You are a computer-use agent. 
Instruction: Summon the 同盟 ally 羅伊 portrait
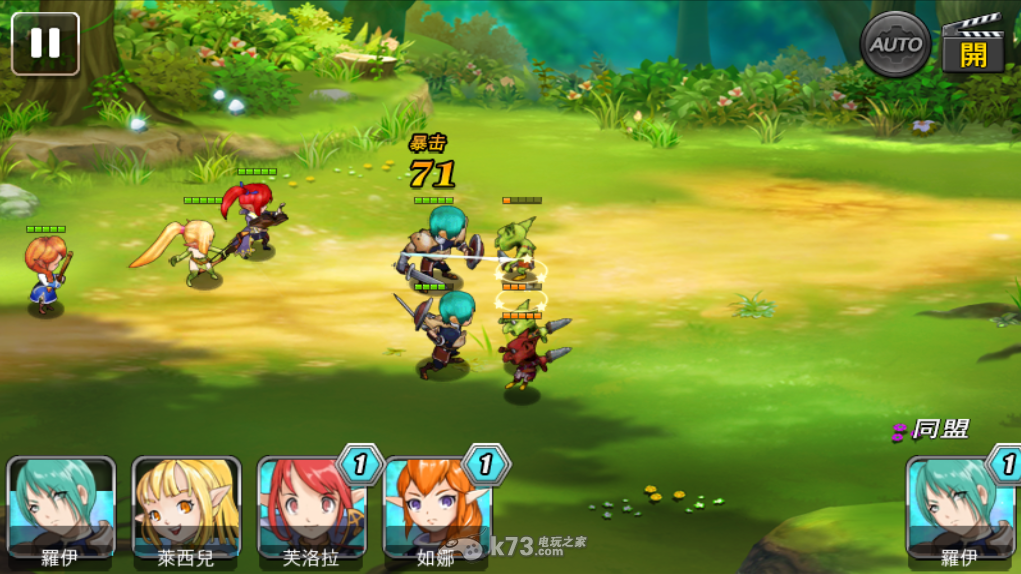point(959,508)
